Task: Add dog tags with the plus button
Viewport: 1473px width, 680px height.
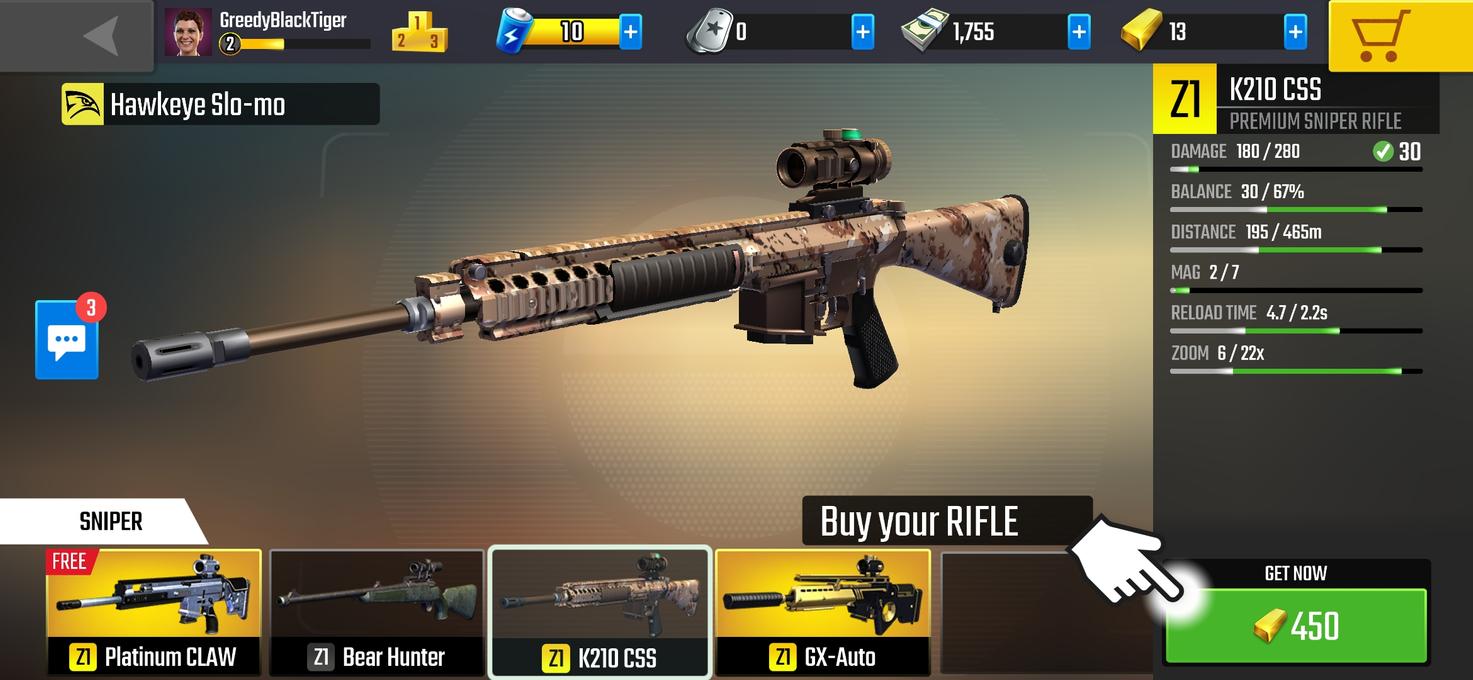Action: [862, 32]
